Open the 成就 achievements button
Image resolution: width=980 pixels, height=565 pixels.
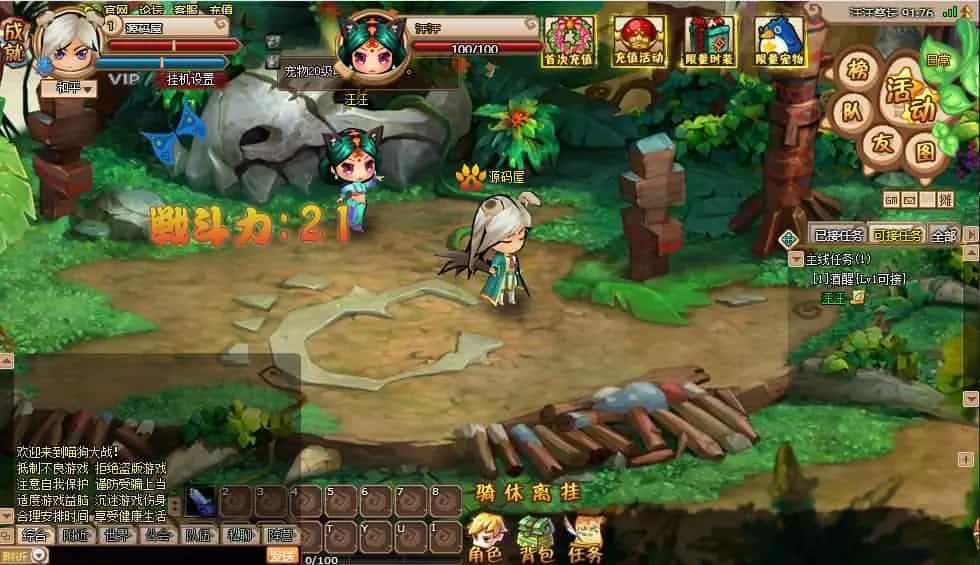(x=14, y=42)
